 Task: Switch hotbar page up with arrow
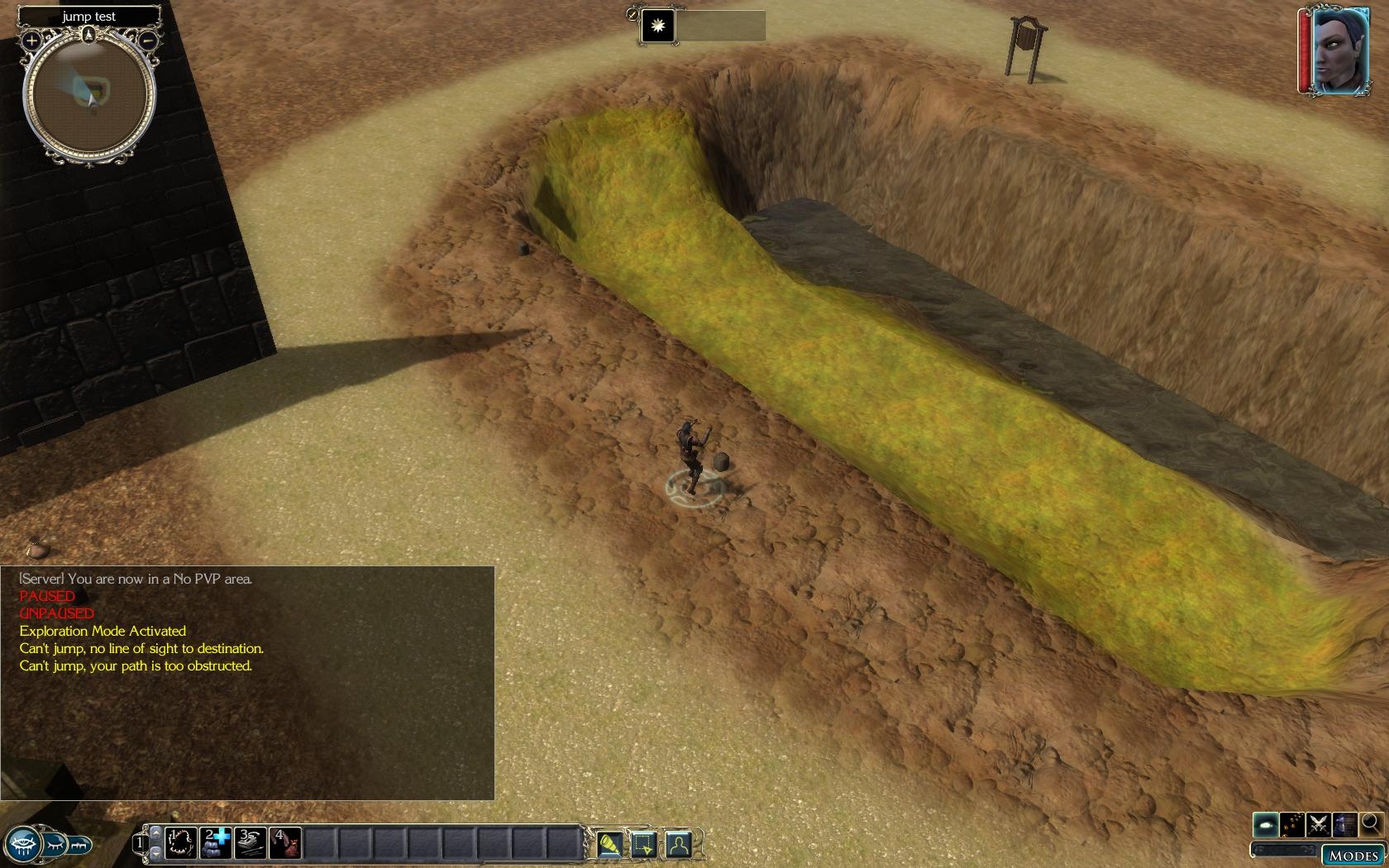[155, 832]
